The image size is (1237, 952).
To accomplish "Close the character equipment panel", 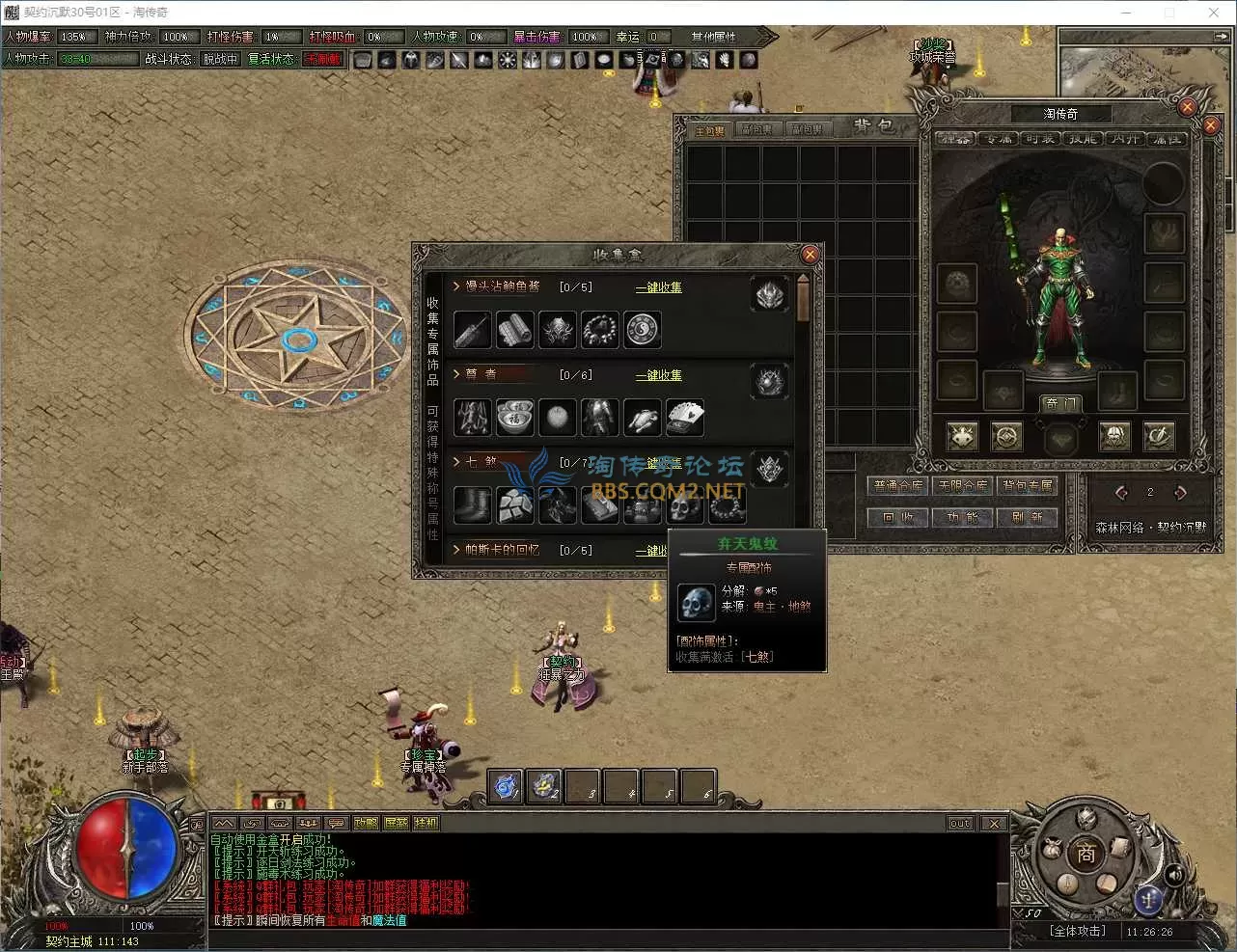I will pos(1212,125).
